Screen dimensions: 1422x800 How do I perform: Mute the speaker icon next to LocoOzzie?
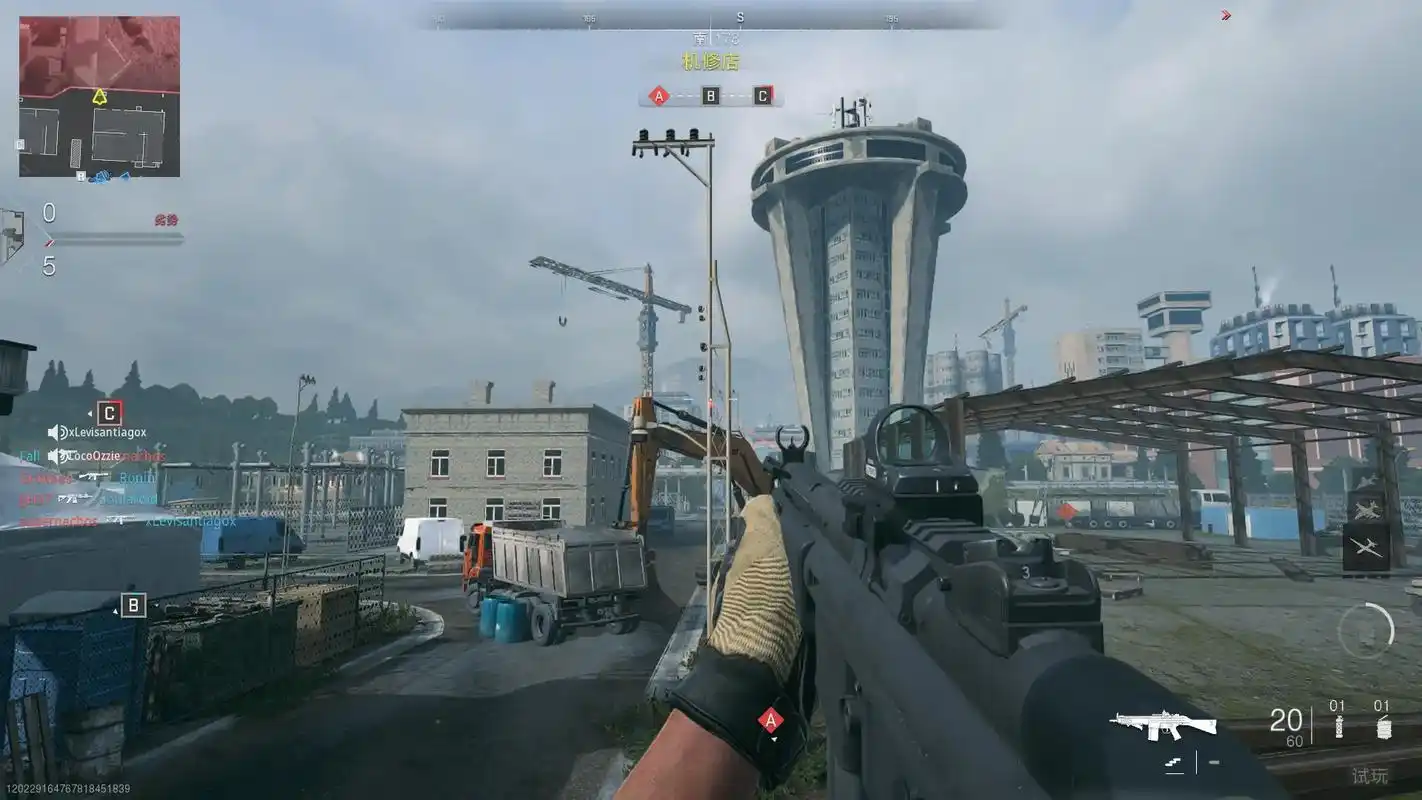coord(53,456)
